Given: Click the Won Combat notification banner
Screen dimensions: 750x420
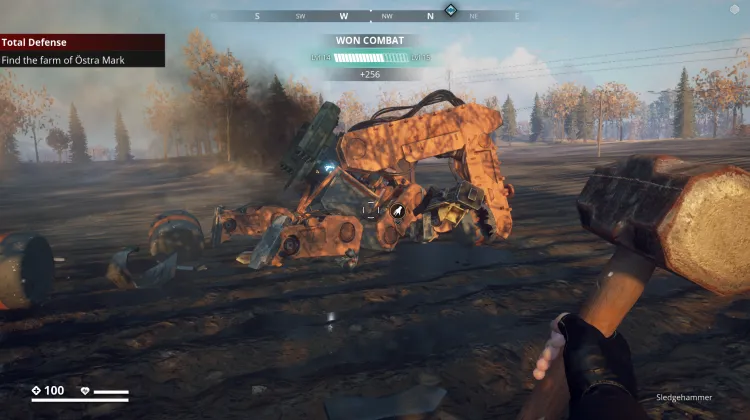Looking at the screenshot, I should click(x=370, y=41).
